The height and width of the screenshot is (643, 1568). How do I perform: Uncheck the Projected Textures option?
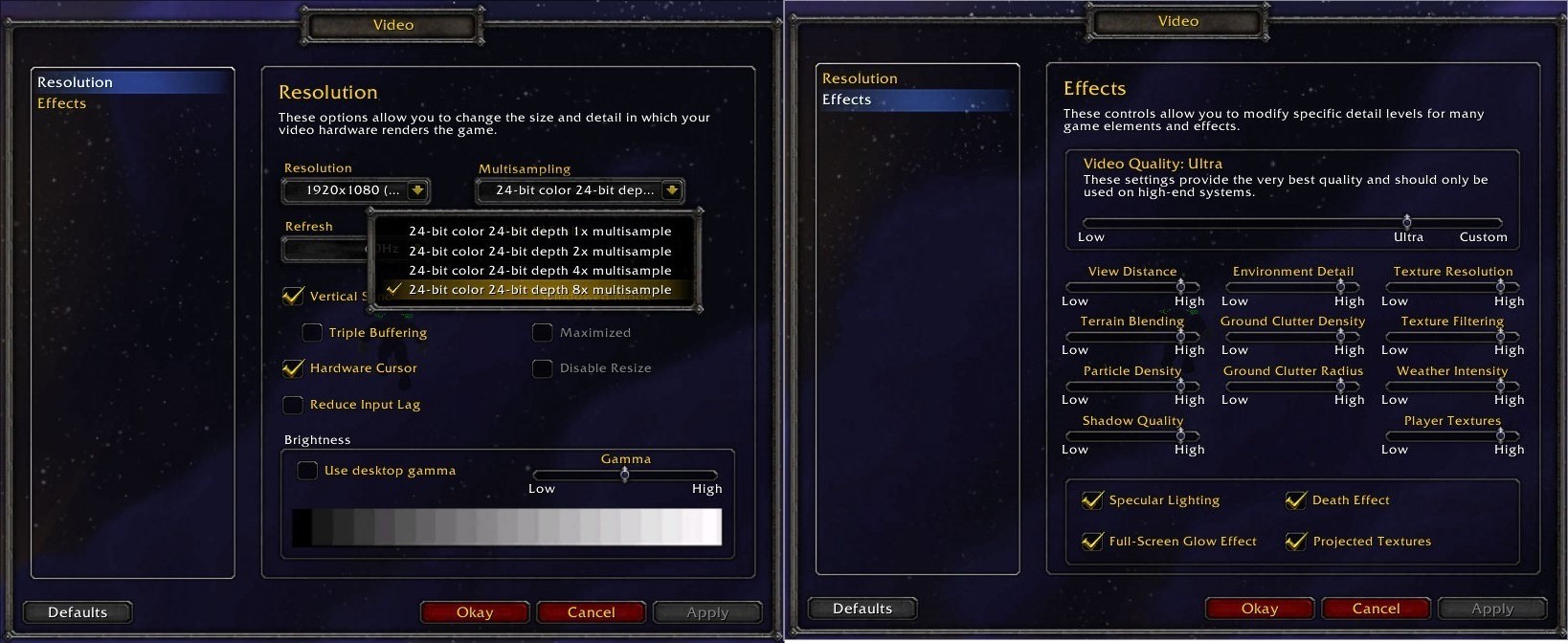click(1296, 542)
